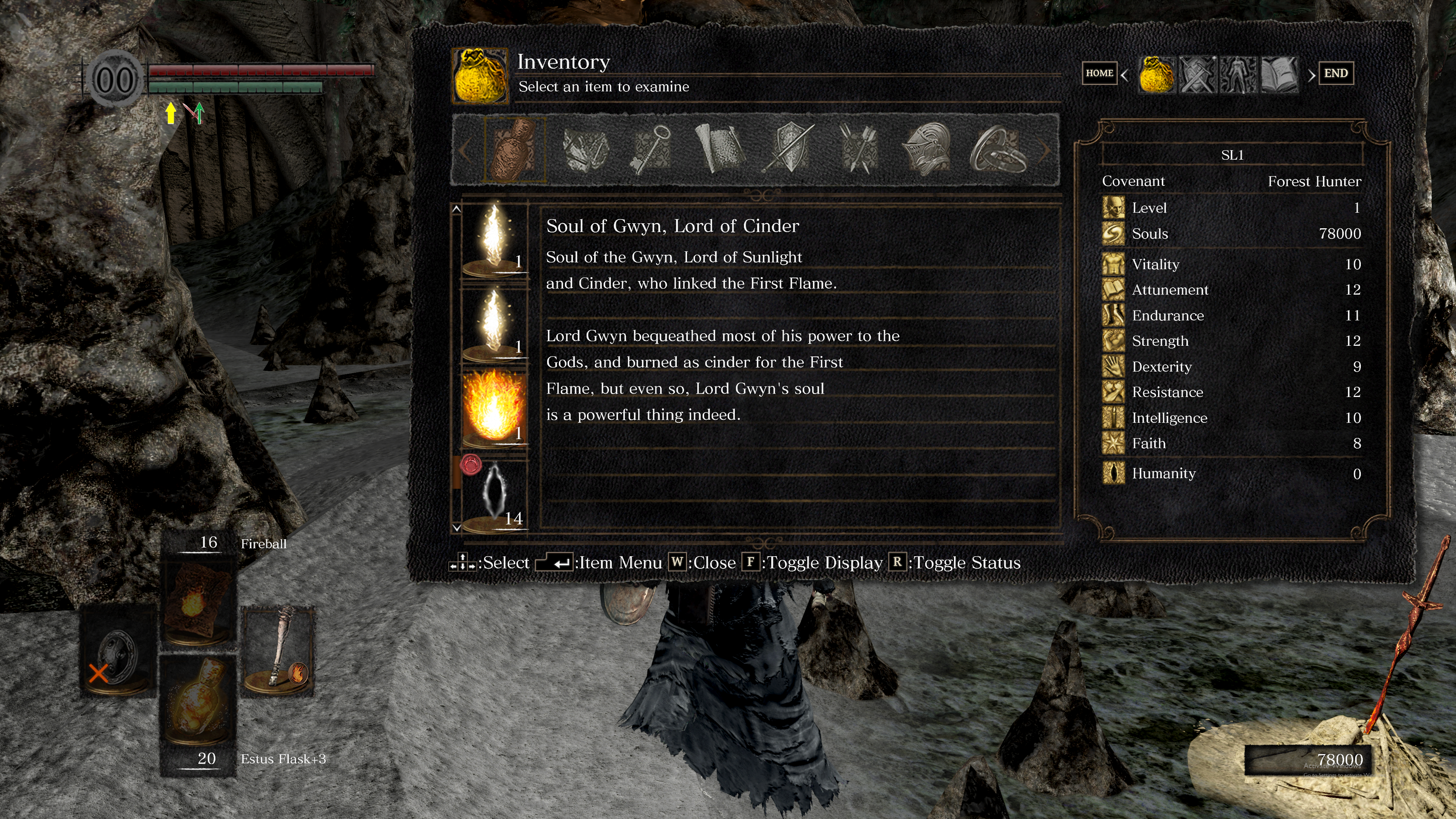Select the Inventory bag menu tab
Screen dimensions: 1456x819
tap(1156, 74)
